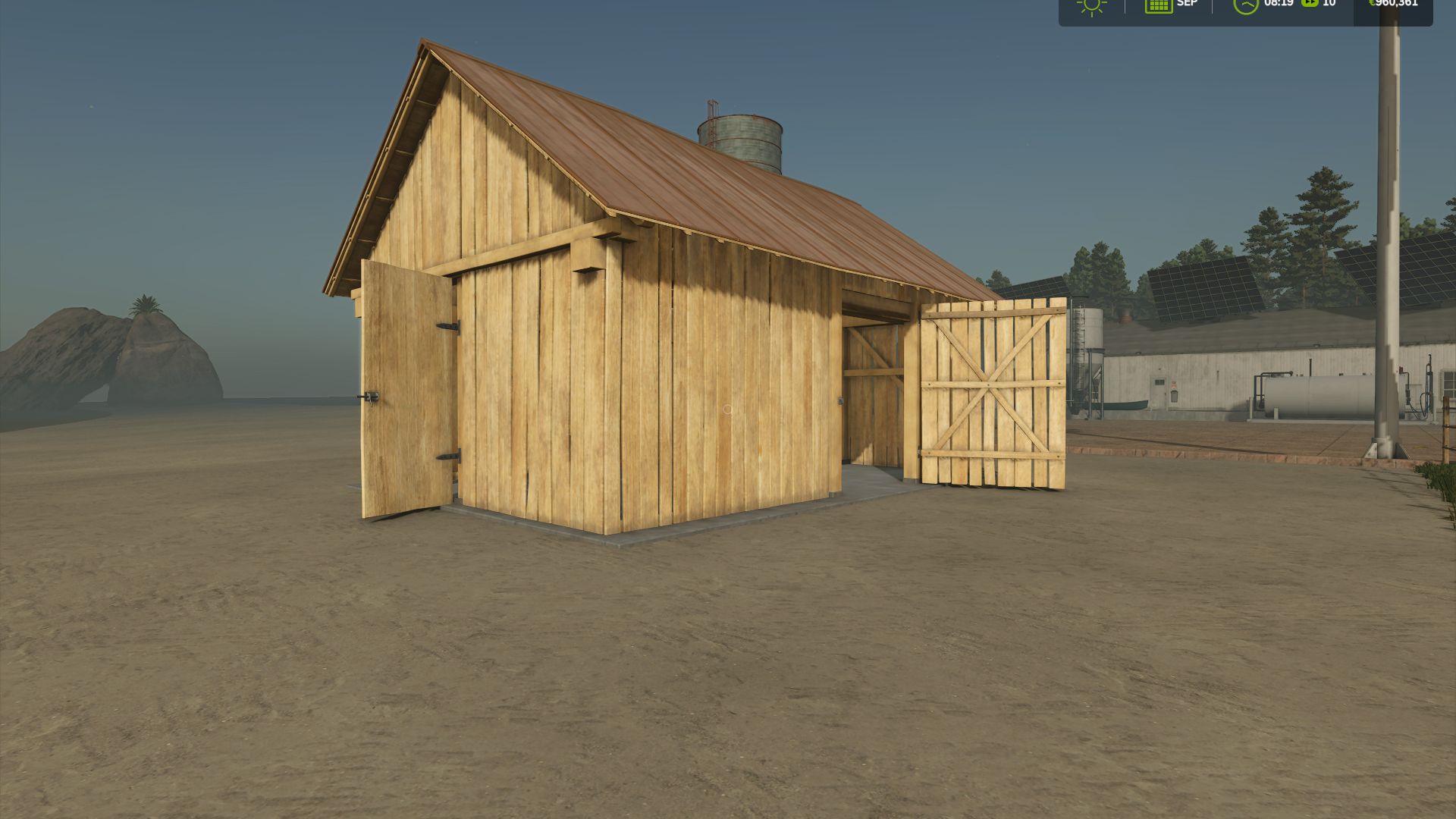
Task: Open the SEP calendar icon
Action: (x=1158, y=6)
